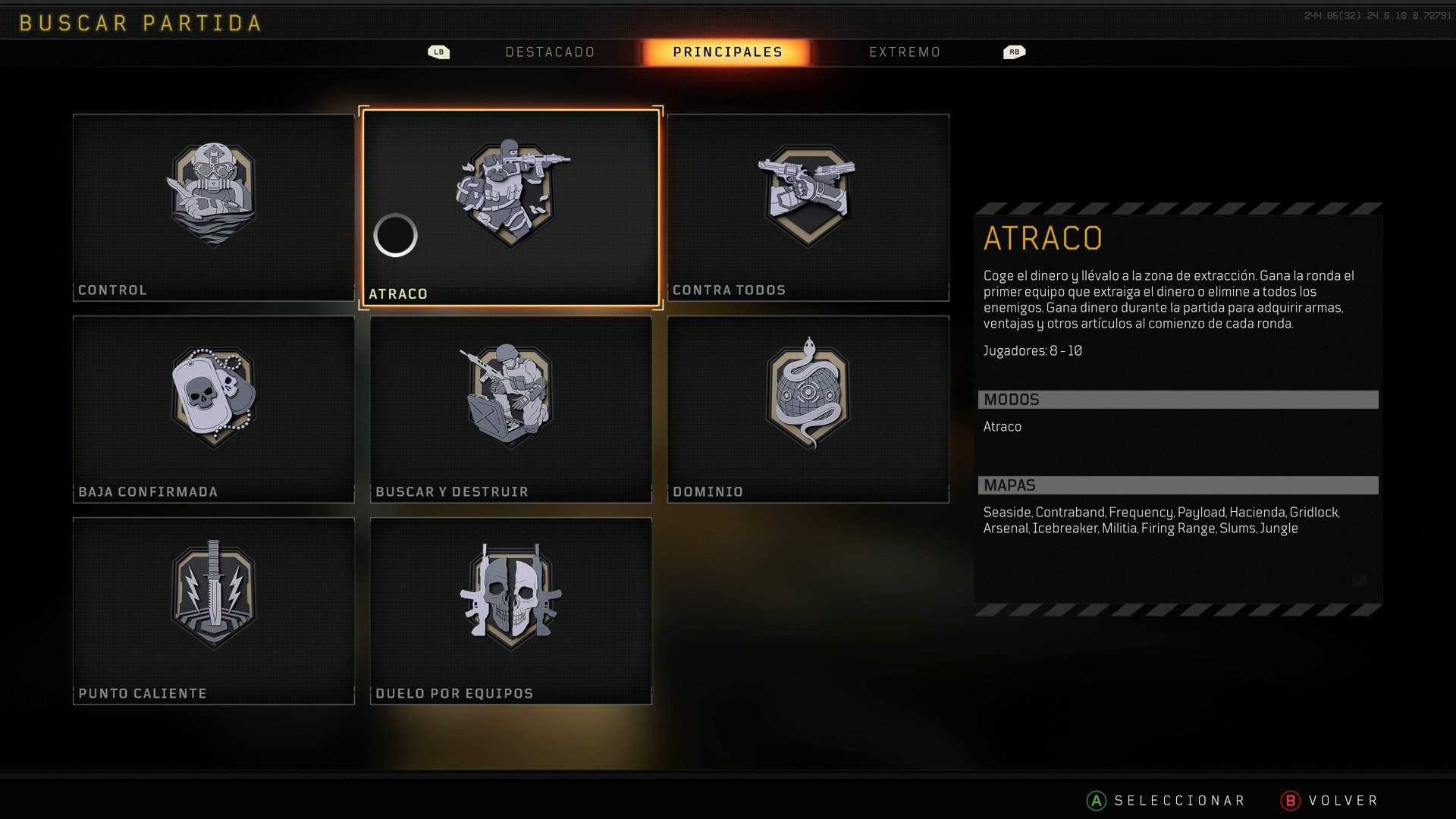This screenshot has width=1456, height=819.
Task: Stay on the PRINCIPALES tab
Action: tap(726, 52)
